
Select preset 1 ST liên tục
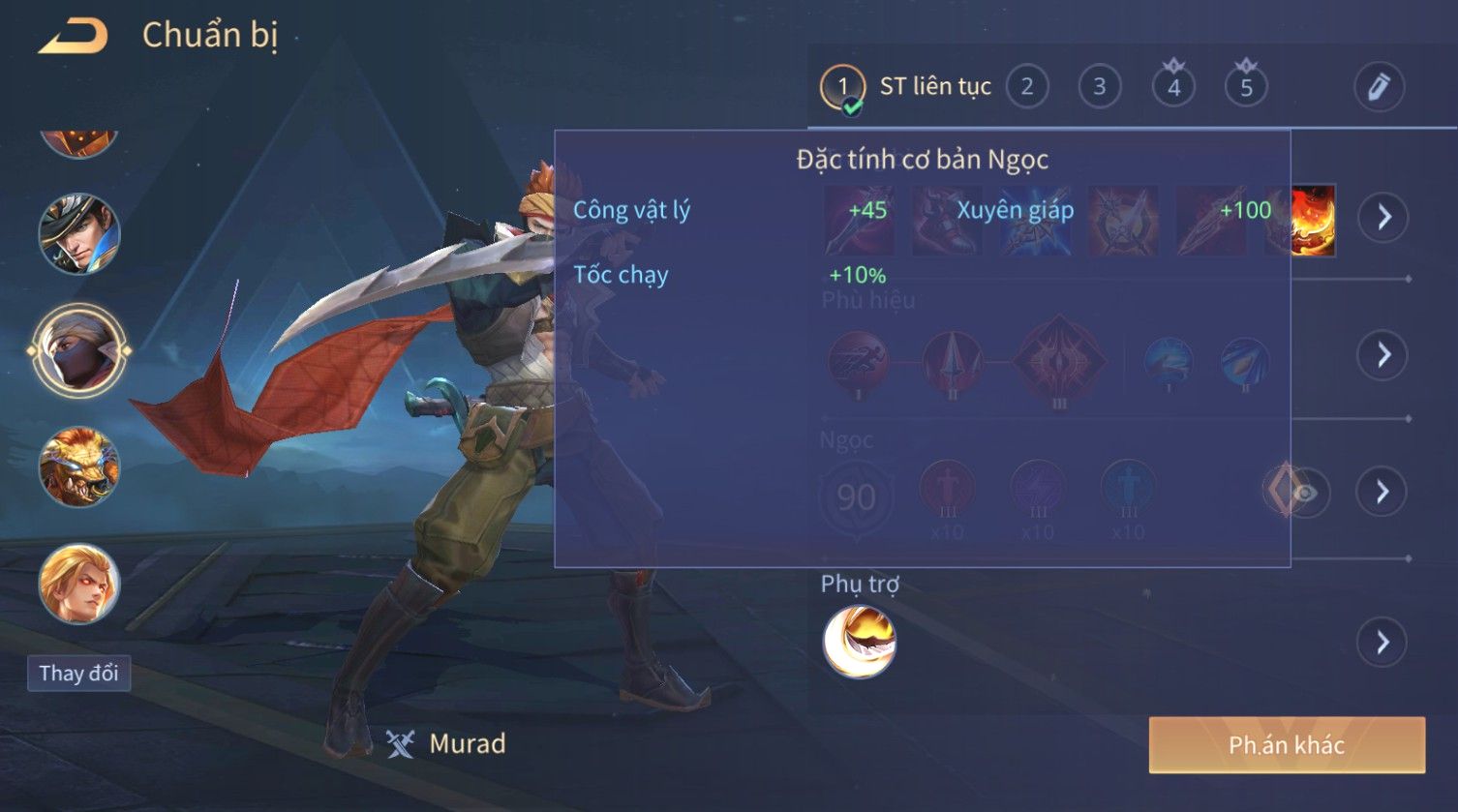coord(842,87)
